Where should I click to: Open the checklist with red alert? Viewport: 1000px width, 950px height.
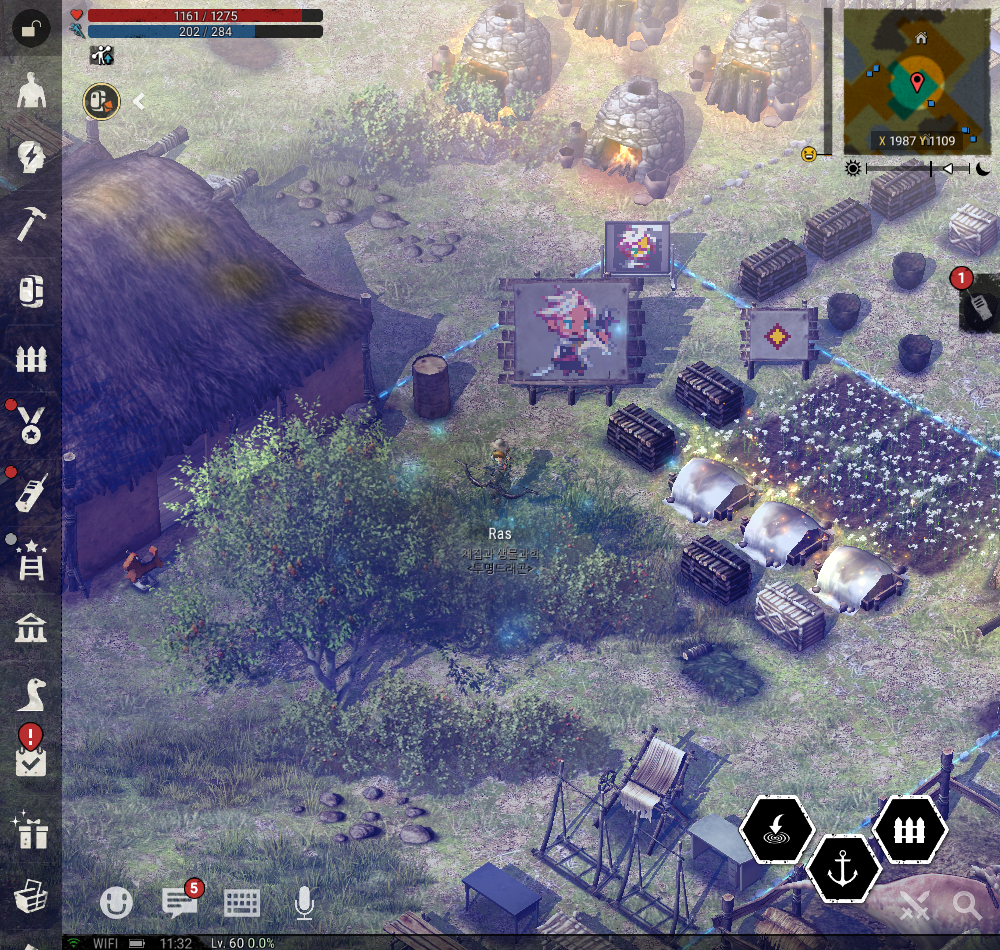click(x=31, y=757)
